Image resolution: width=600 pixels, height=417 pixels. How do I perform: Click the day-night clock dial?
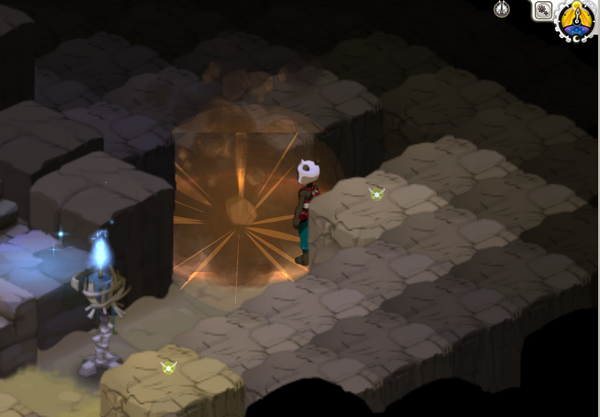click(577, 18)
